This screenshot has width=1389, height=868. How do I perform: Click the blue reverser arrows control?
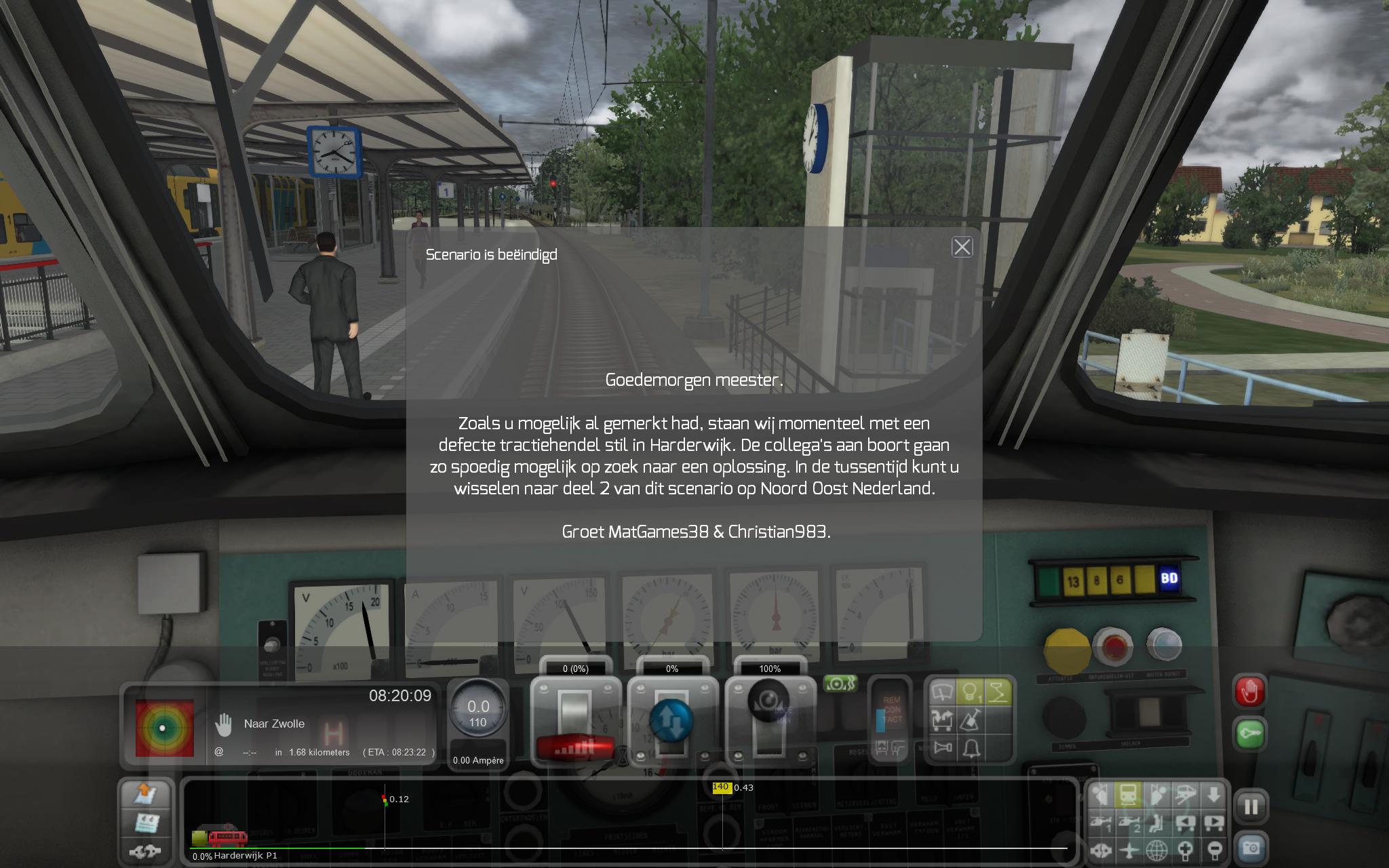[x=671, y=720]
